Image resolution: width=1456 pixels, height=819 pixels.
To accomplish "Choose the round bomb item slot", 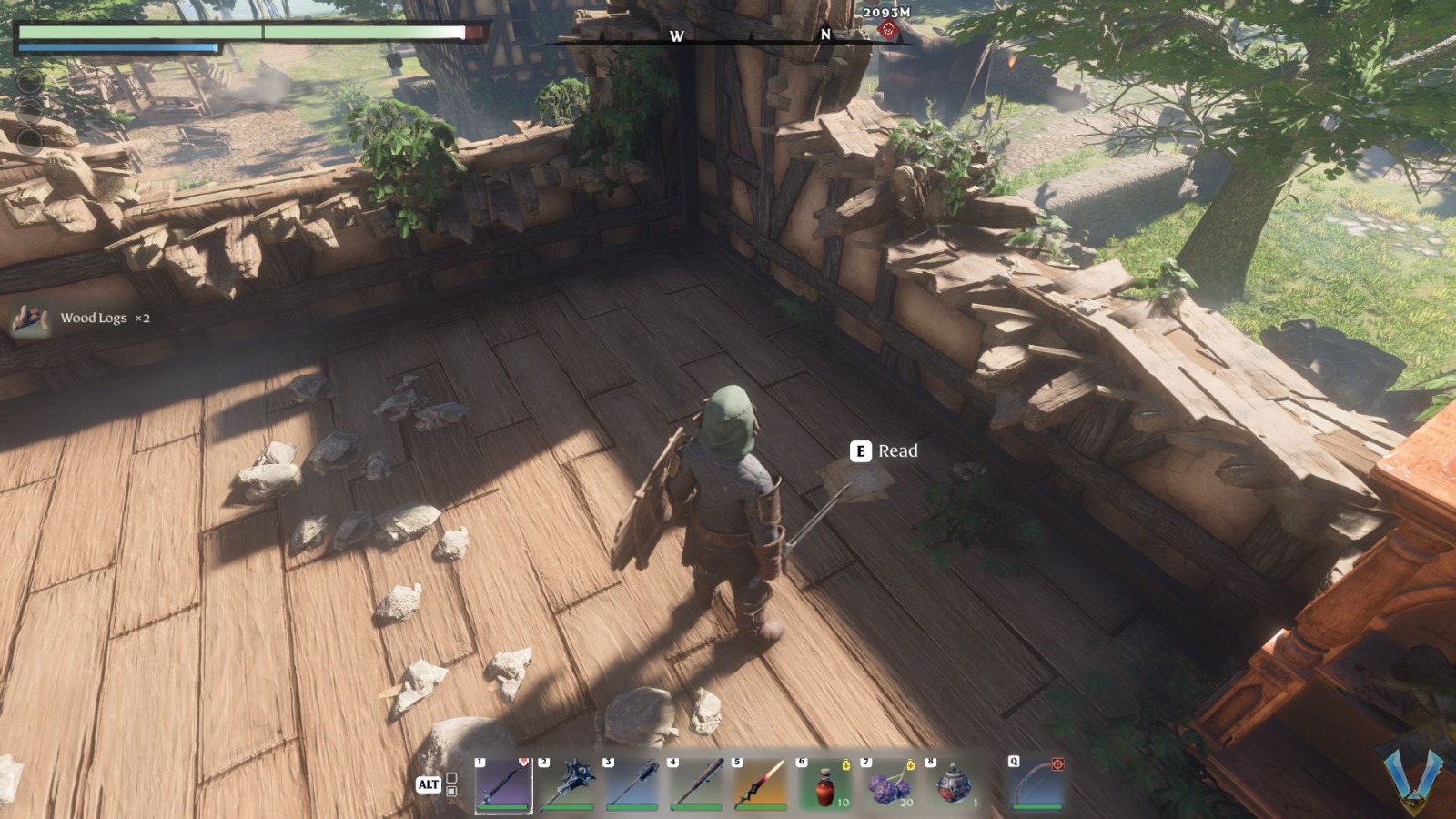I will 954,784.
